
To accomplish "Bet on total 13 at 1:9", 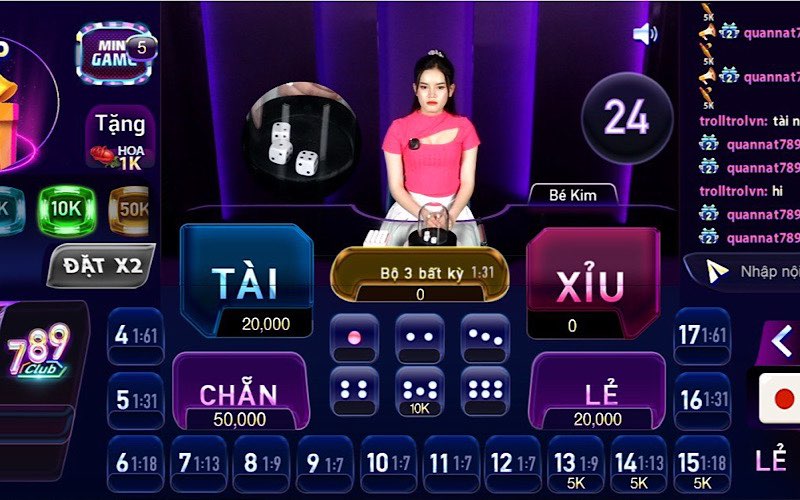I will (x=577, y=463).
